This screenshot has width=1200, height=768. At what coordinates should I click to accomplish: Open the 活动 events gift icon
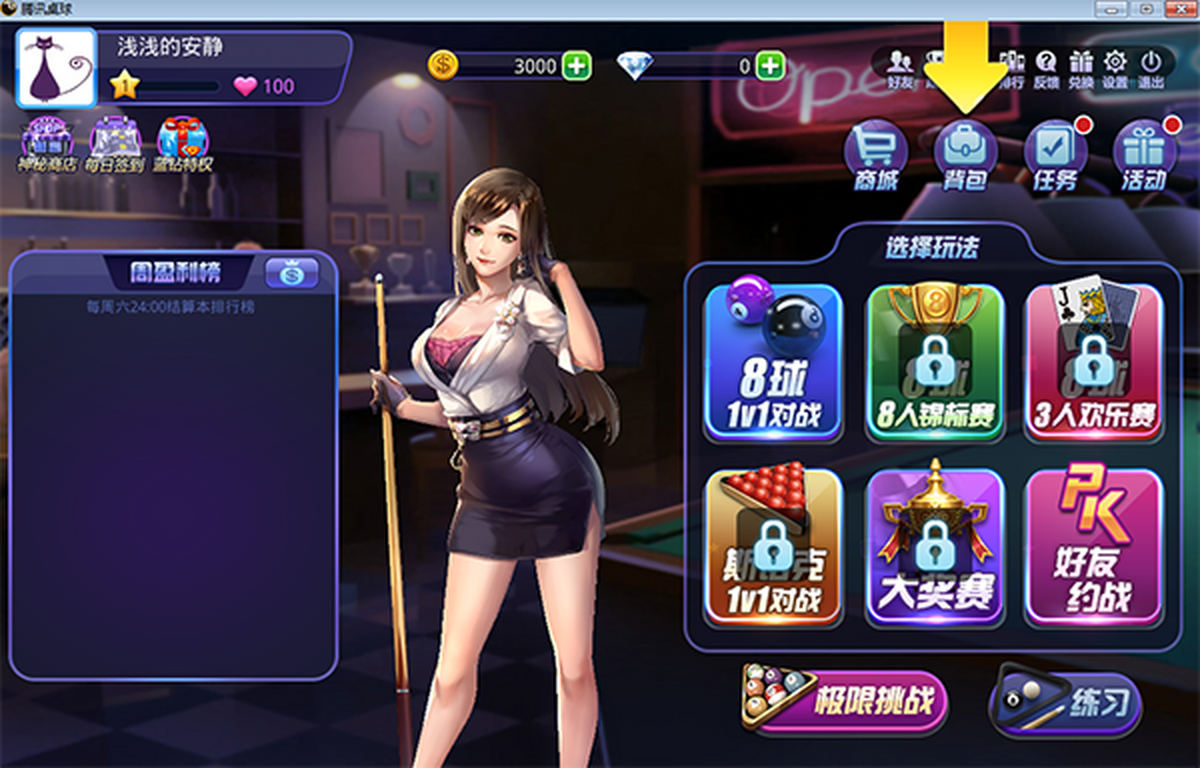[x=1144, y=155]
